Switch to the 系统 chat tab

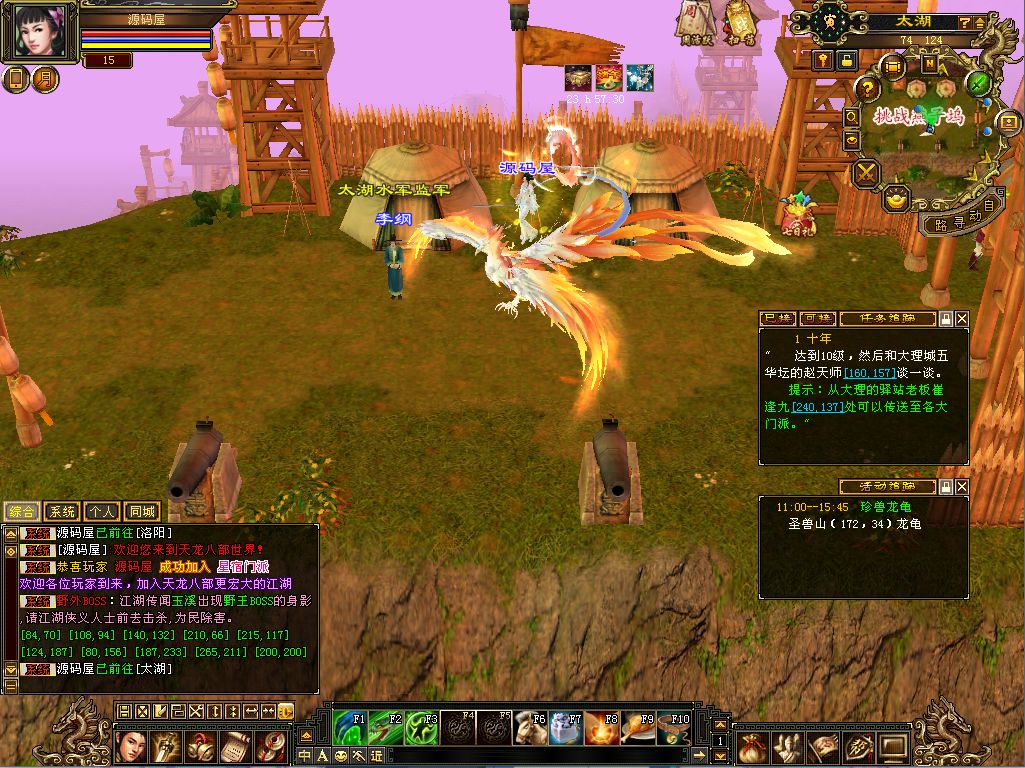click(61, 511)
